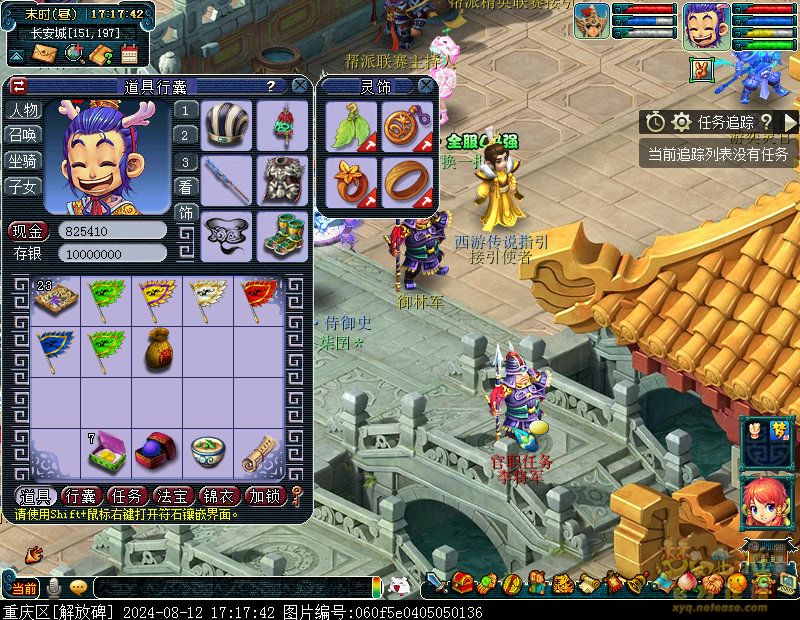Switch to the 锦衣 tab

coord(219,496)
